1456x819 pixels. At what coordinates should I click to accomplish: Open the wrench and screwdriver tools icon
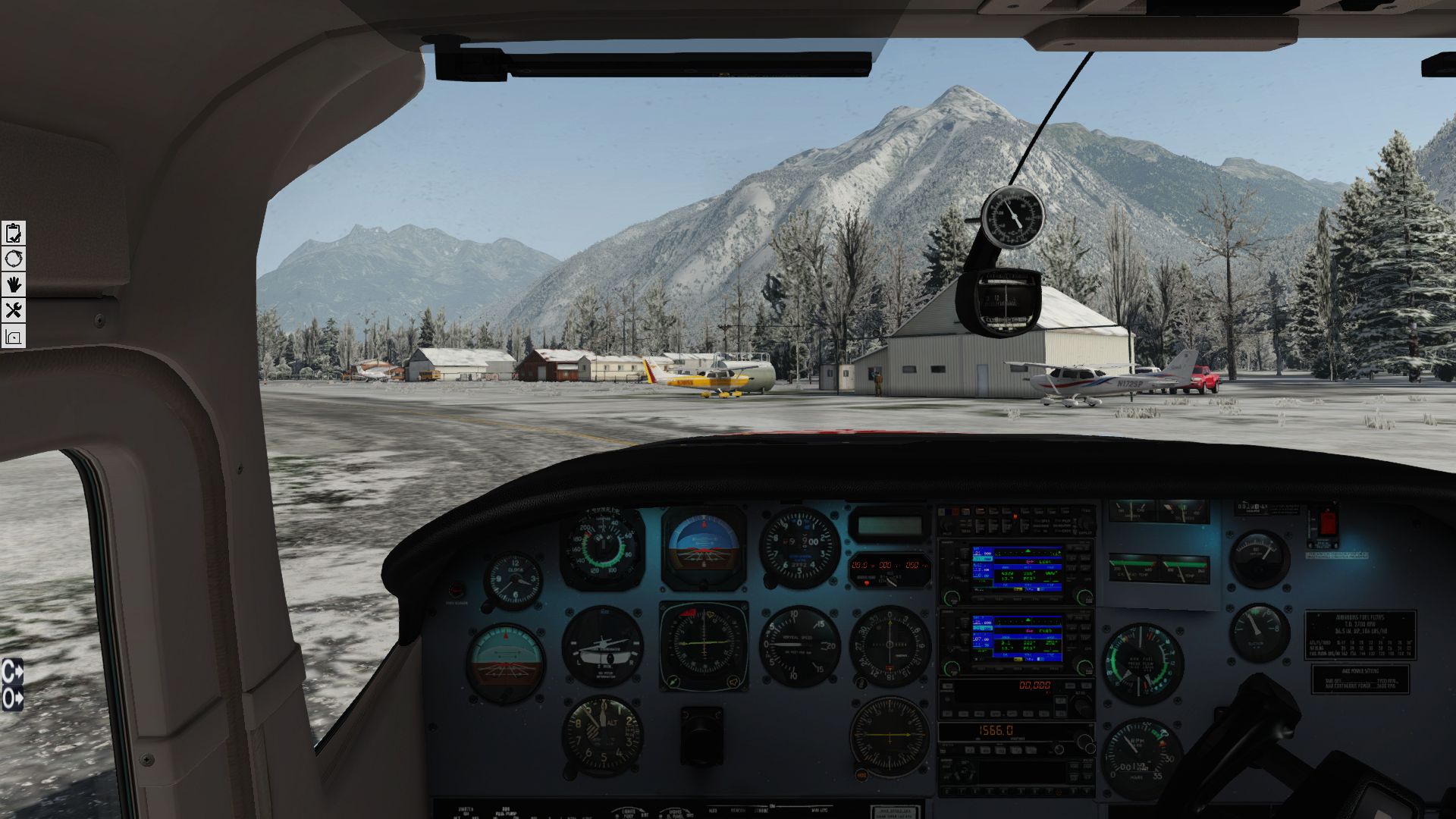click(x=13, y=310)
